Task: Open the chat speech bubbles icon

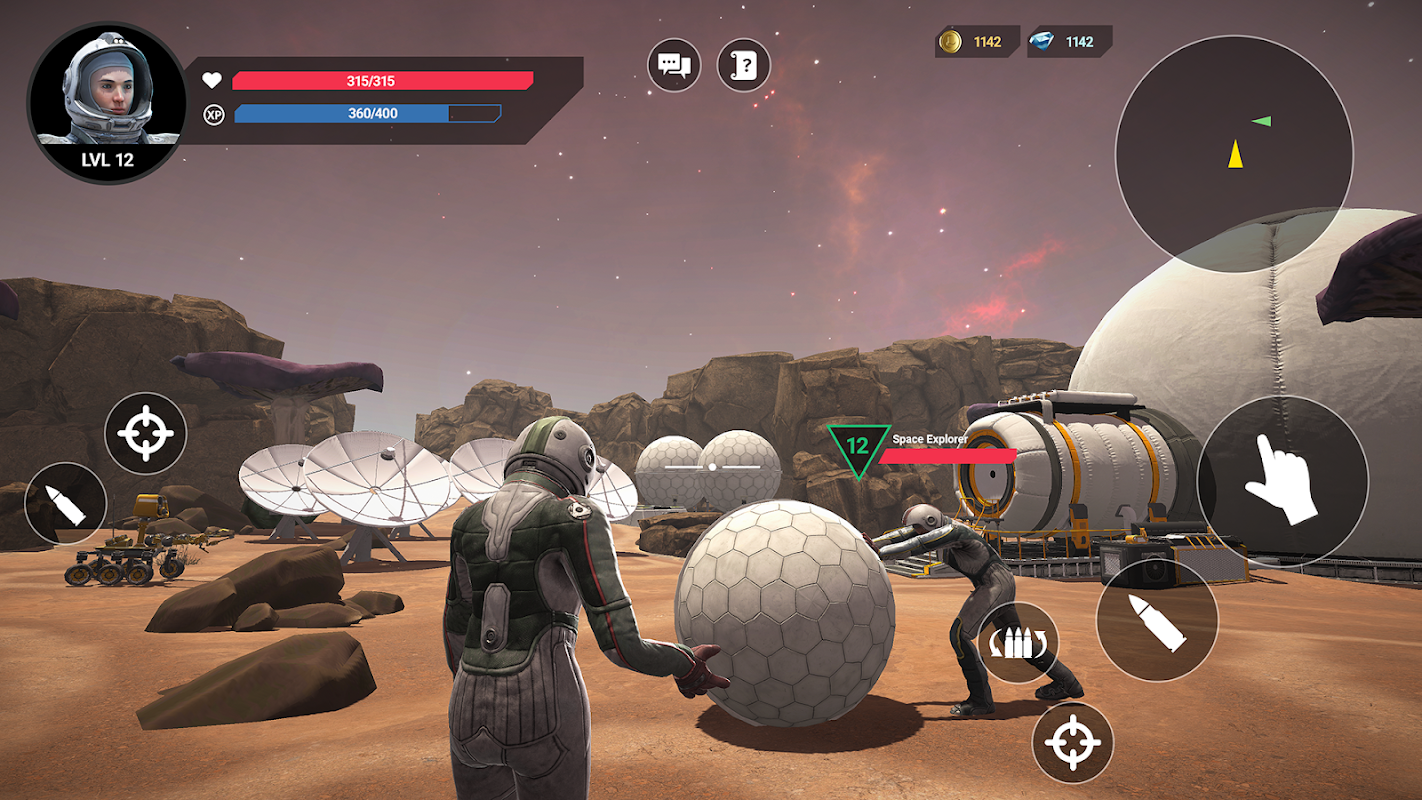Action: pos(674,66)
